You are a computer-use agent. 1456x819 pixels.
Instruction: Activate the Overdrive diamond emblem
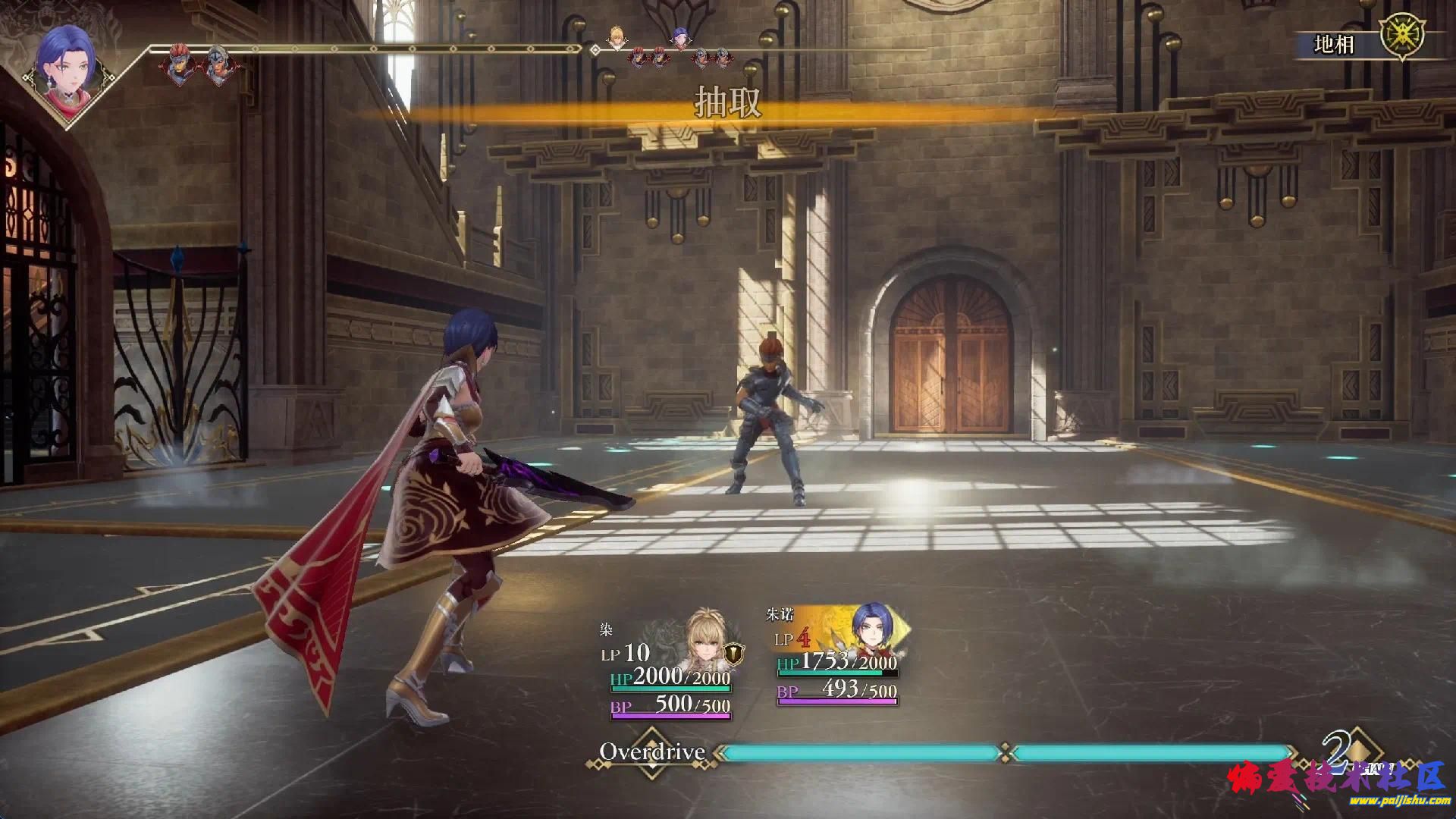(652, 752)
